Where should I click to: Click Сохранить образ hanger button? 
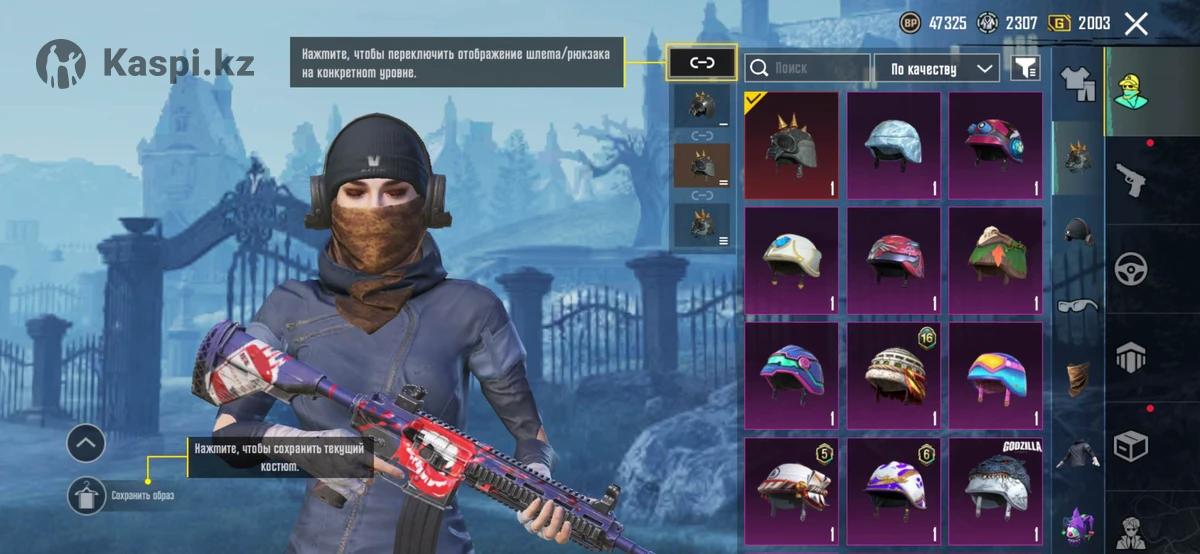87,496
